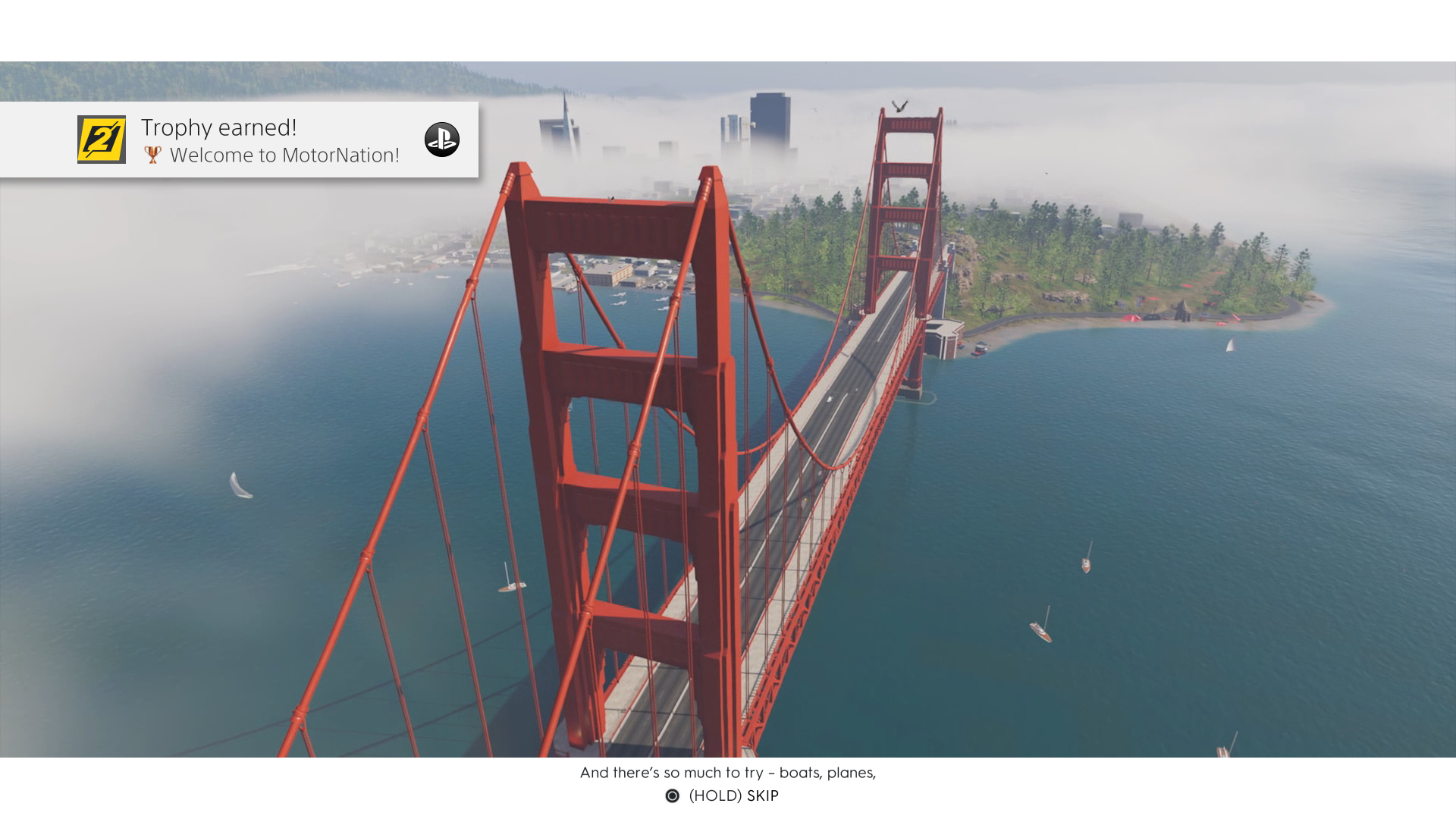Tap the controller button glyph in skip prompt
The height and width of the screenshot is (819, 1456).
(672, 796)
